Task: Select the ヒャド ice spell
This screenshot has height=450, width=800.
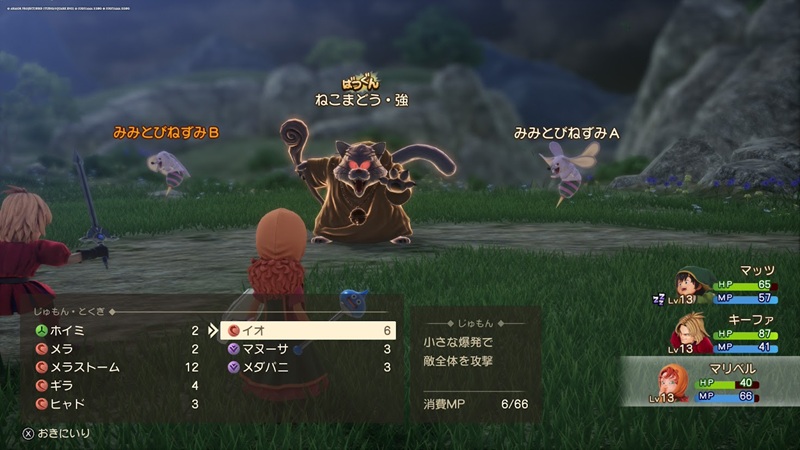Action: pyautogui.click(x=110, y=404)
